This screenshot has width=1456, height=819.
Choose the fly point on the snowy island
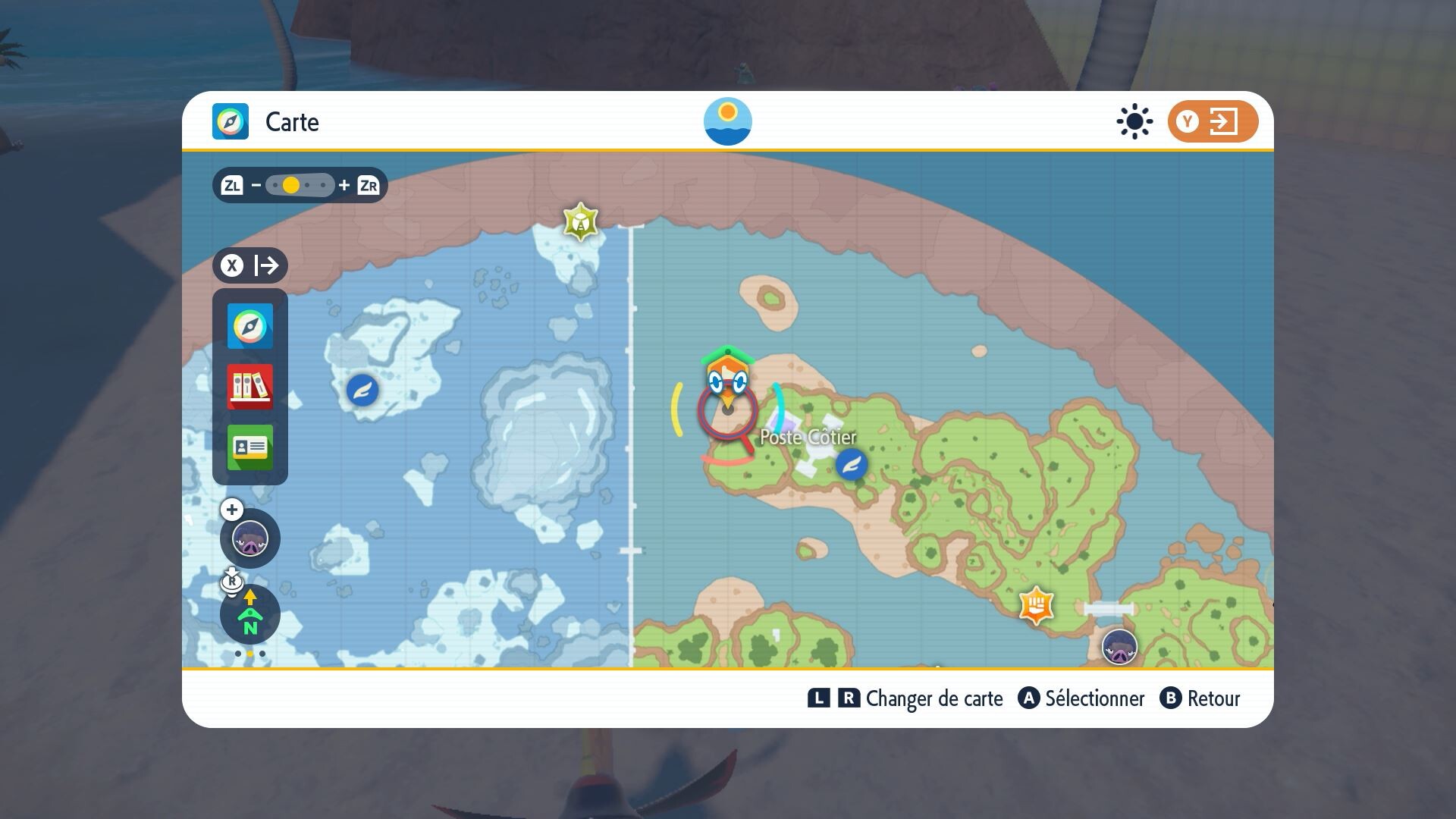(362, 391)
